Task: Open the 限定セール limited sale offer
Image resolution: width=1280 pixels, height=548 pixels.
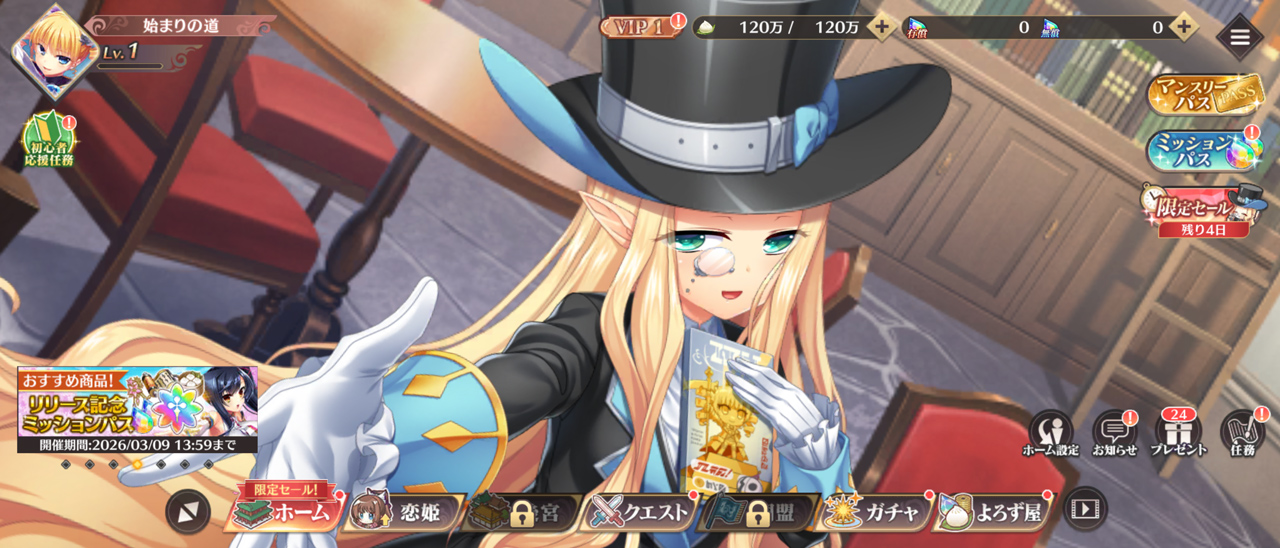Action: point(1203,209)
